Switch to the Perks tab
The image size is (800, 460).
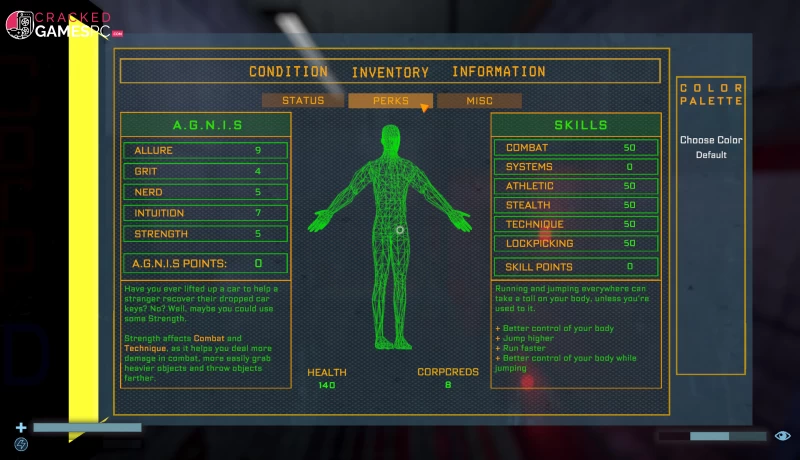(390, 101)
